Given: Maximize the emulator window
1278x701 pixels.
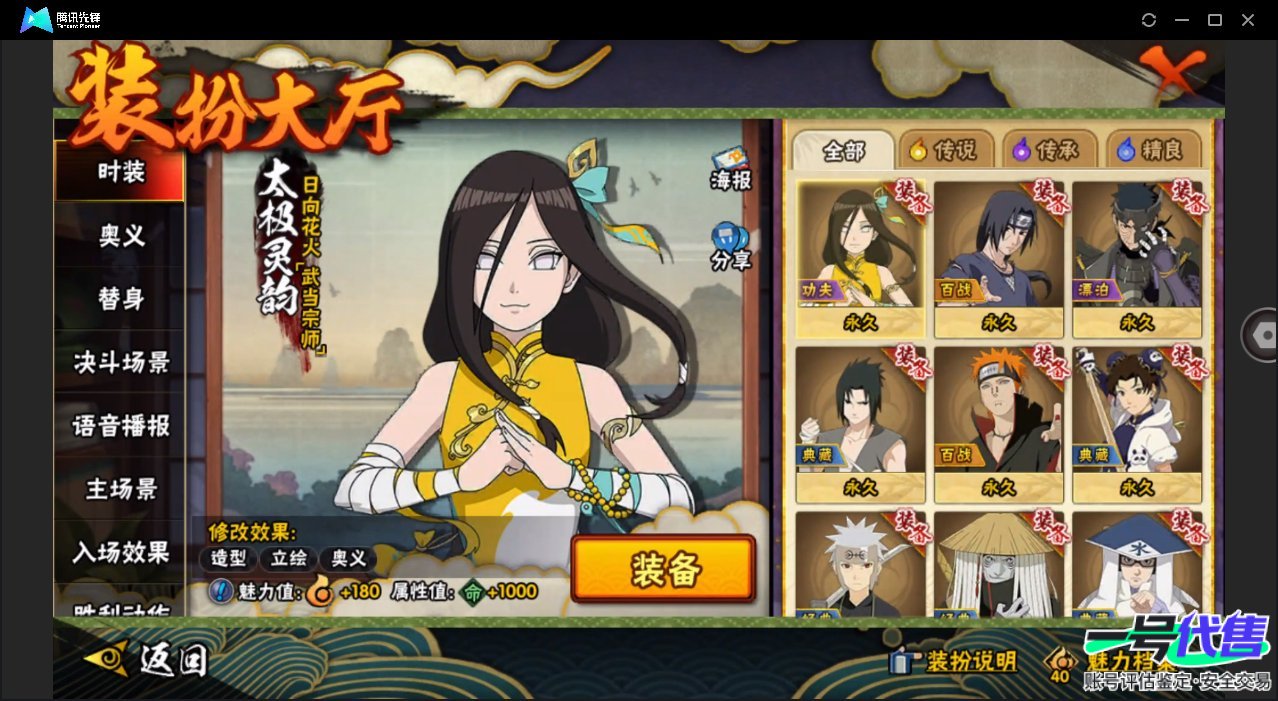Looking at the screenshot, I should click(1215, 20).
